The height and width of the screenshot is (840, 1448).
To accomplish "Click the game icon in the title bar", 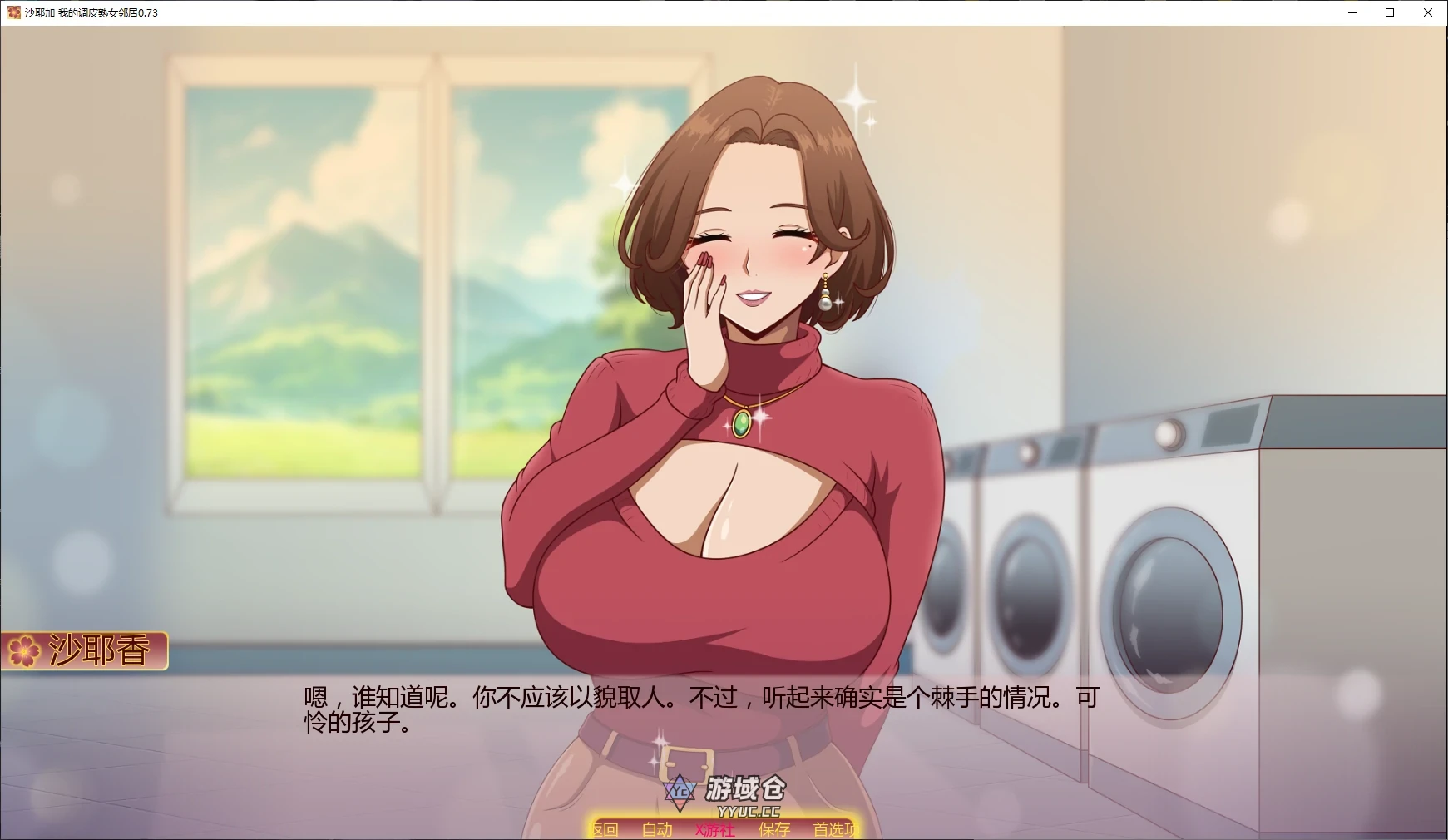I will click(12, 12).
